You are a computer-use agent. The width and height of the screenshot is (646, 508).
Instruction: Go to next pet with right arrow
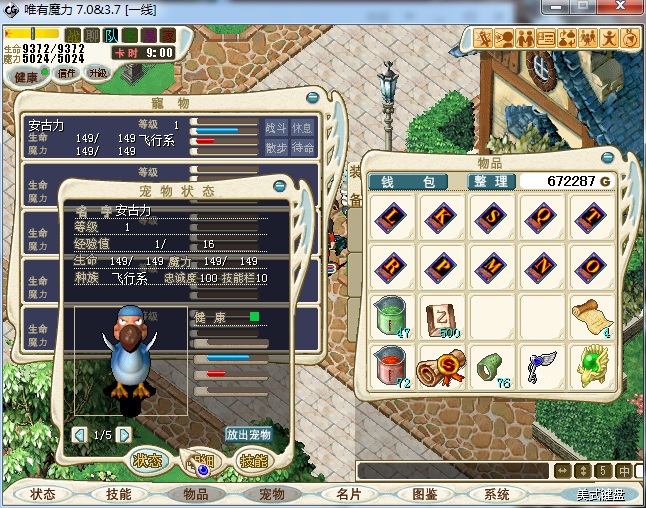click(x=124, y=435)
